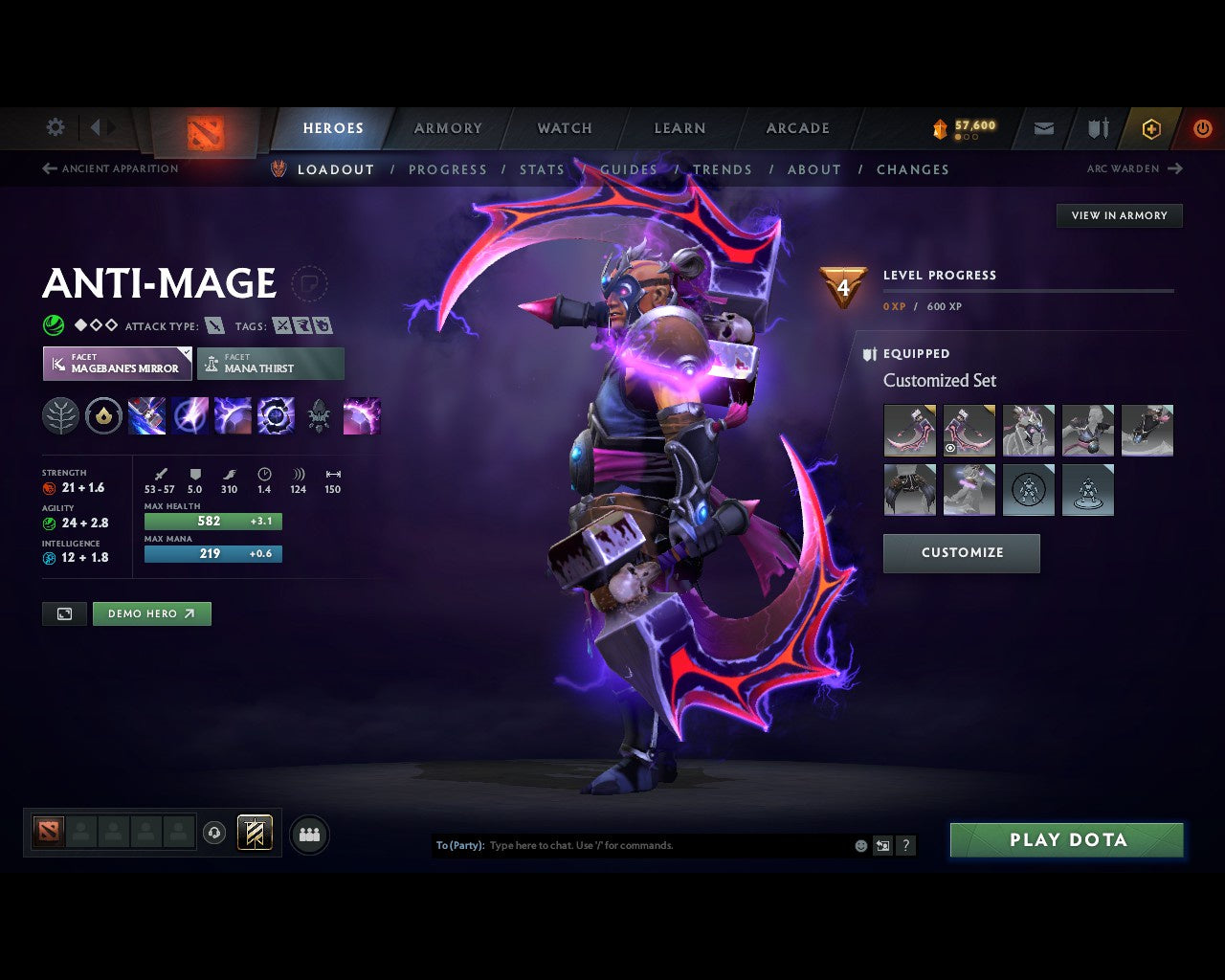This screenshot has height=980, width=1225.
Task: Open the ARMORY menu item
Action: [447, 127]
